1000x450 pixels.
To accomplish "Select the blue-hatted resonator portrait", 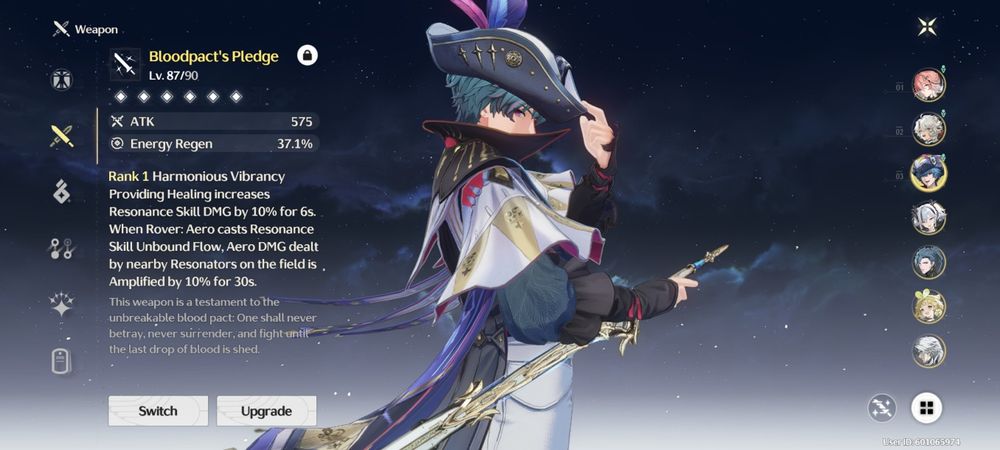I will pos(929,173).
